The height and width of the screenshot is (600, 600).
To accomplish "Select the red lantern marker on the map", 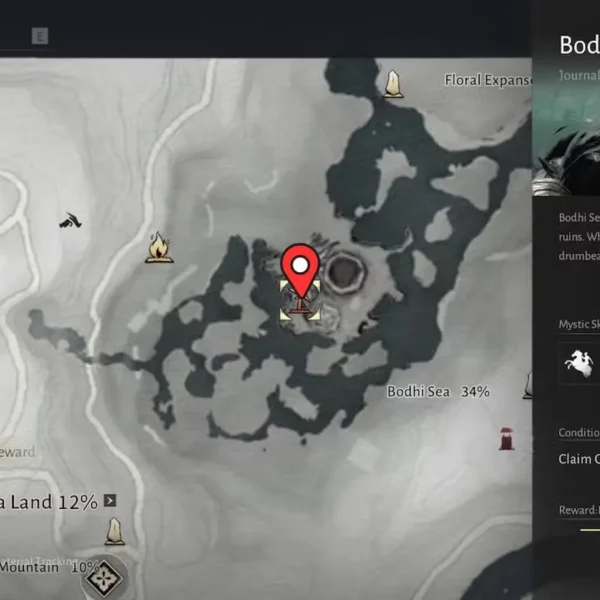I will [507, 437].
